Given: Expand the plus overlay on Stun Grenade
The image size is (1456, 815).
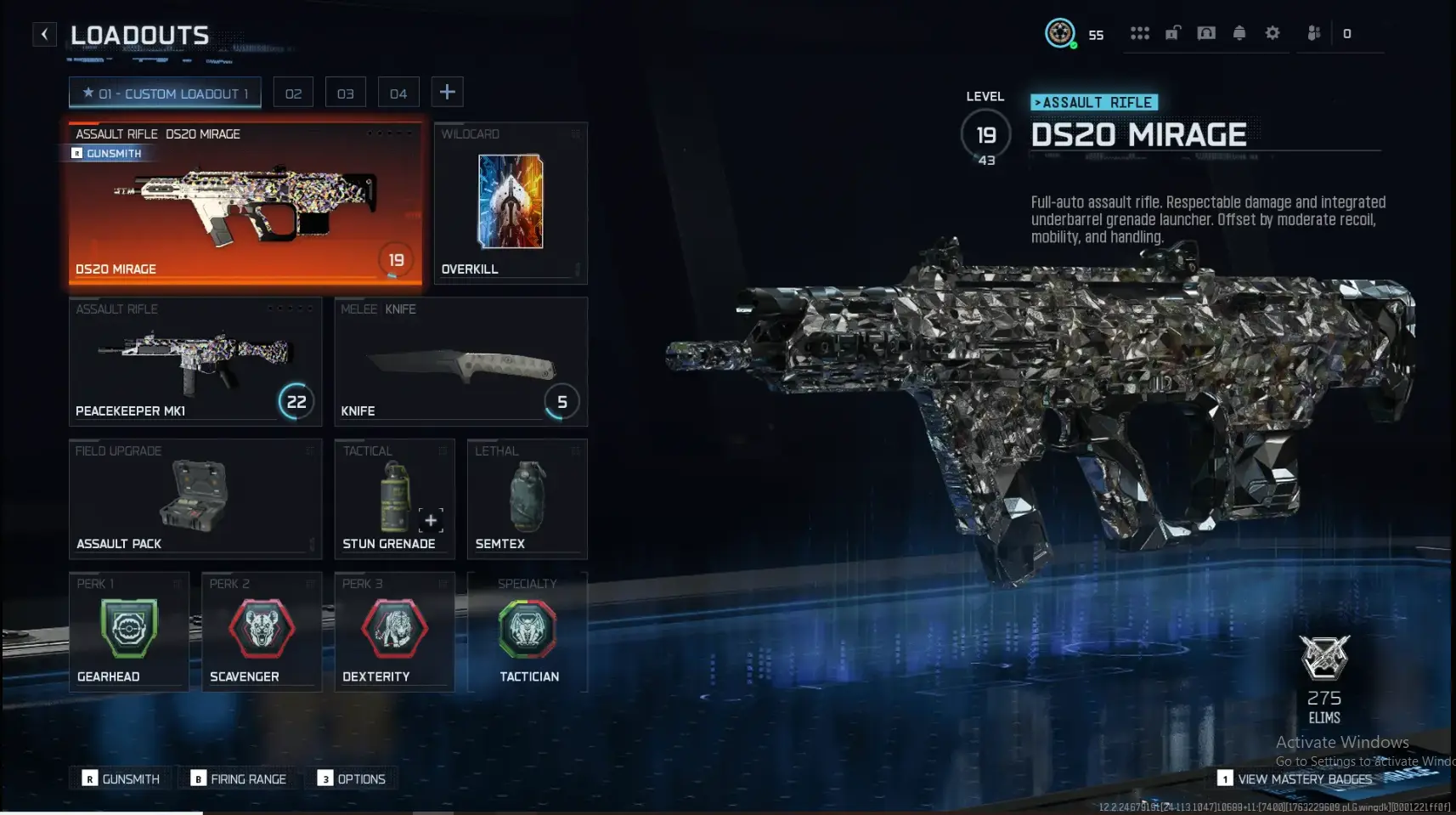Looking at the screenshot, I should point(431,520).
